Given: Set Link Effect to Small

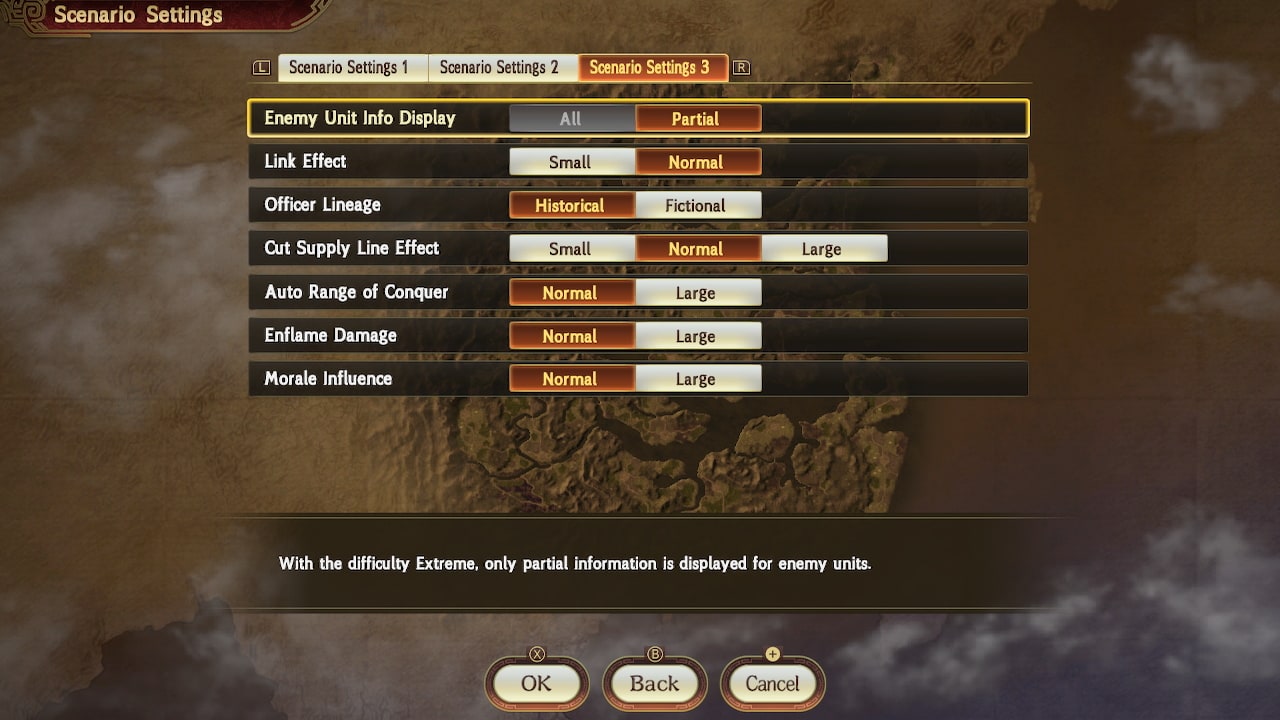Looking at the screenshot, I should click(571, 161).
